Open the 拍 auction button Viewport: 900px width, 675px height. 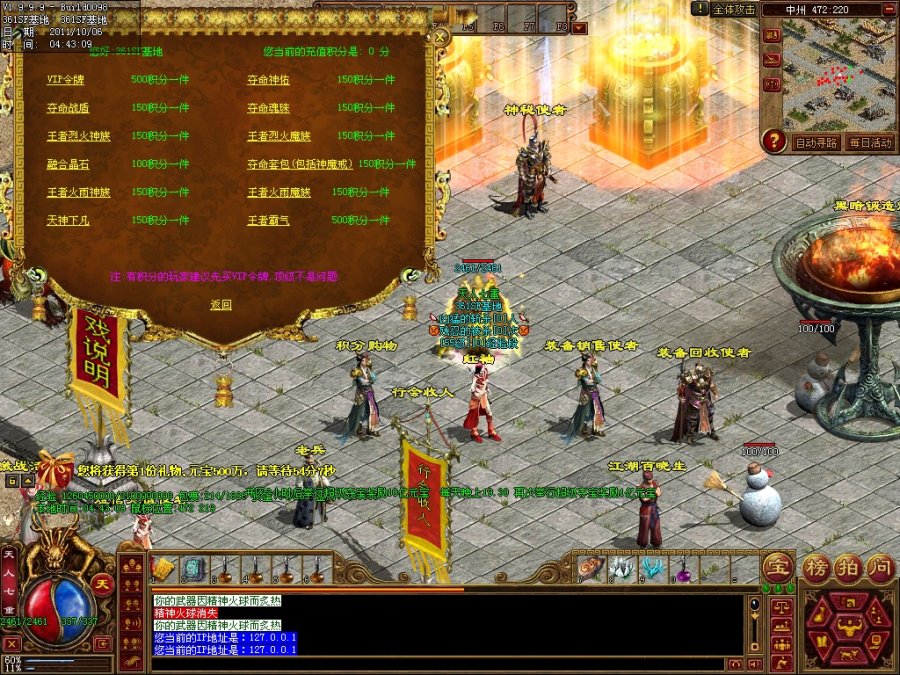point(848,567)
